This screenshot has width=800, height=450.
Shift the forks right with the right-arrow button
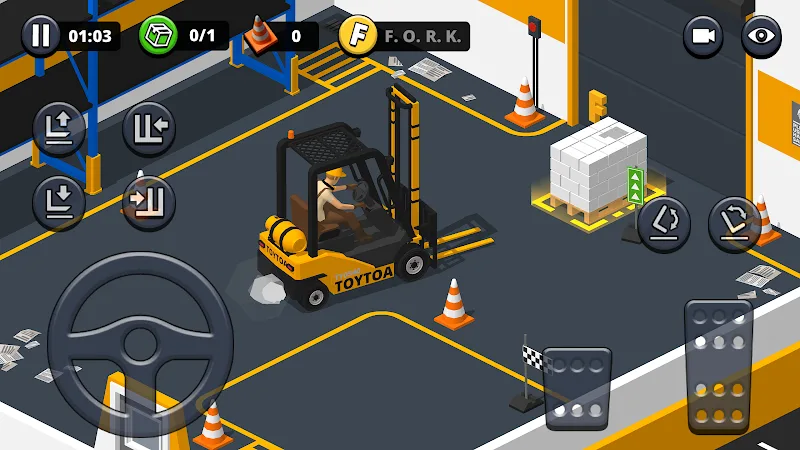pyautogui.click(x=149, y=201)
